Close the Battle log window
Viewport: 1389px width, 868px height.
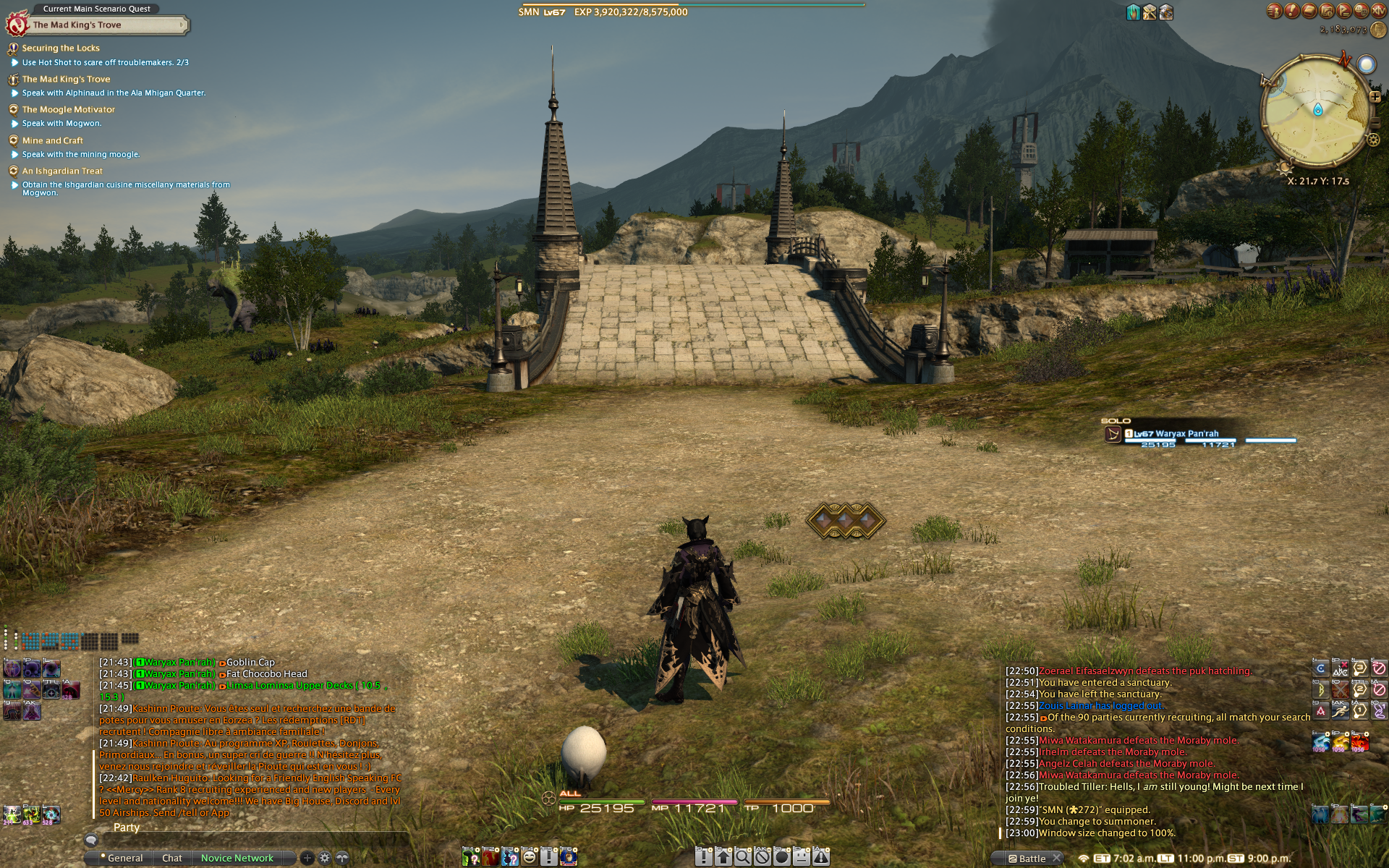click(1057, 858)
